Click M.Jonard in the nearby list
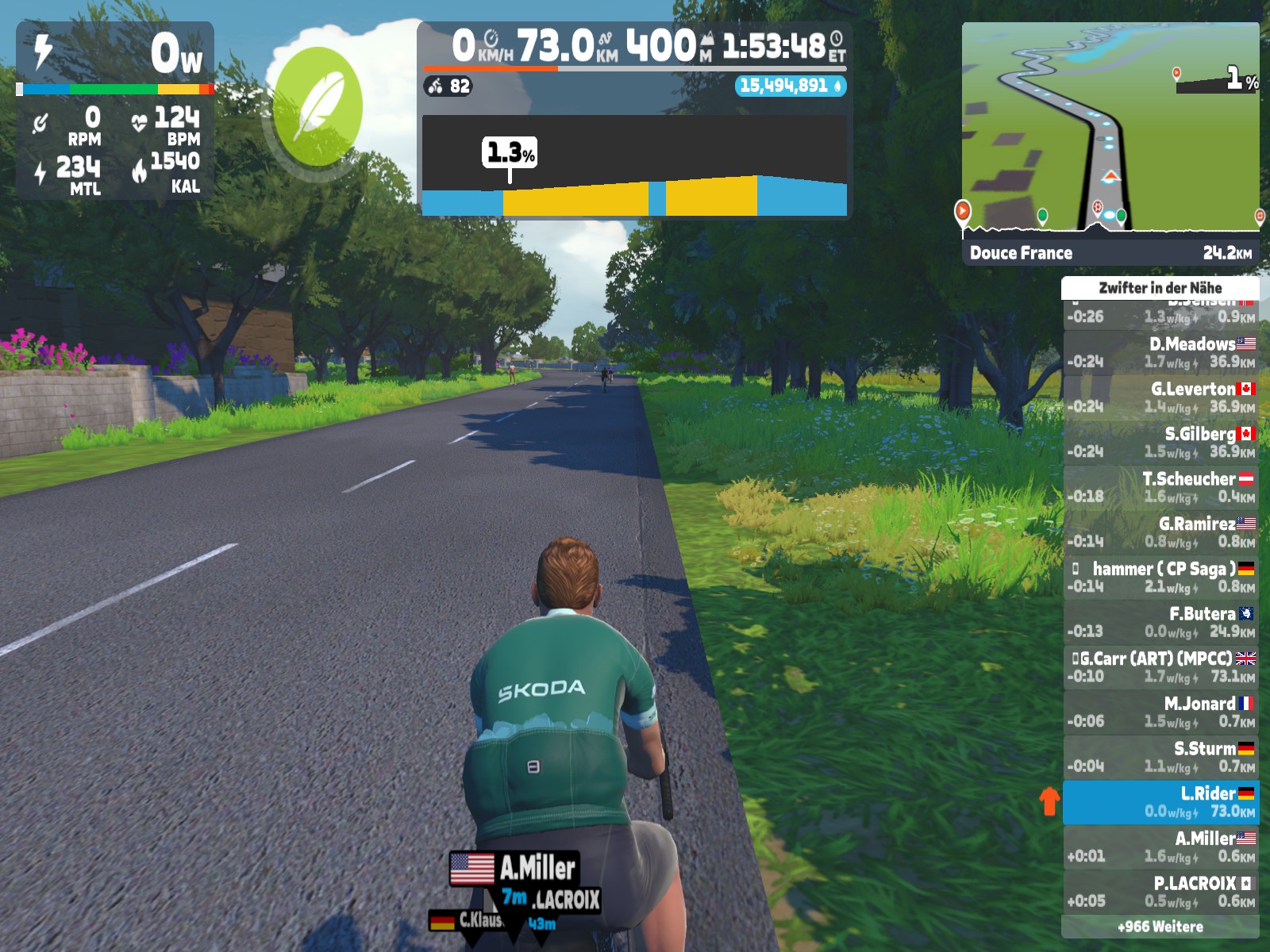 (x=1160, y=712)
